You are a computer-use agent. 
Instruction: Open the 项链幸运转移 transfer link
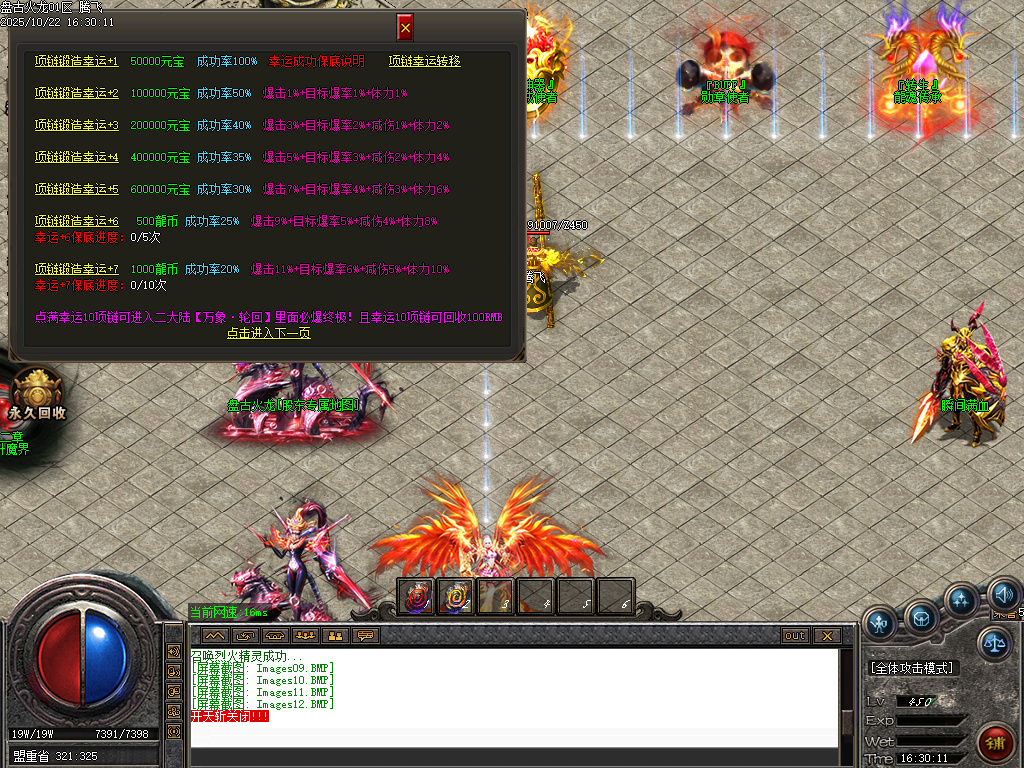[424, 62]
